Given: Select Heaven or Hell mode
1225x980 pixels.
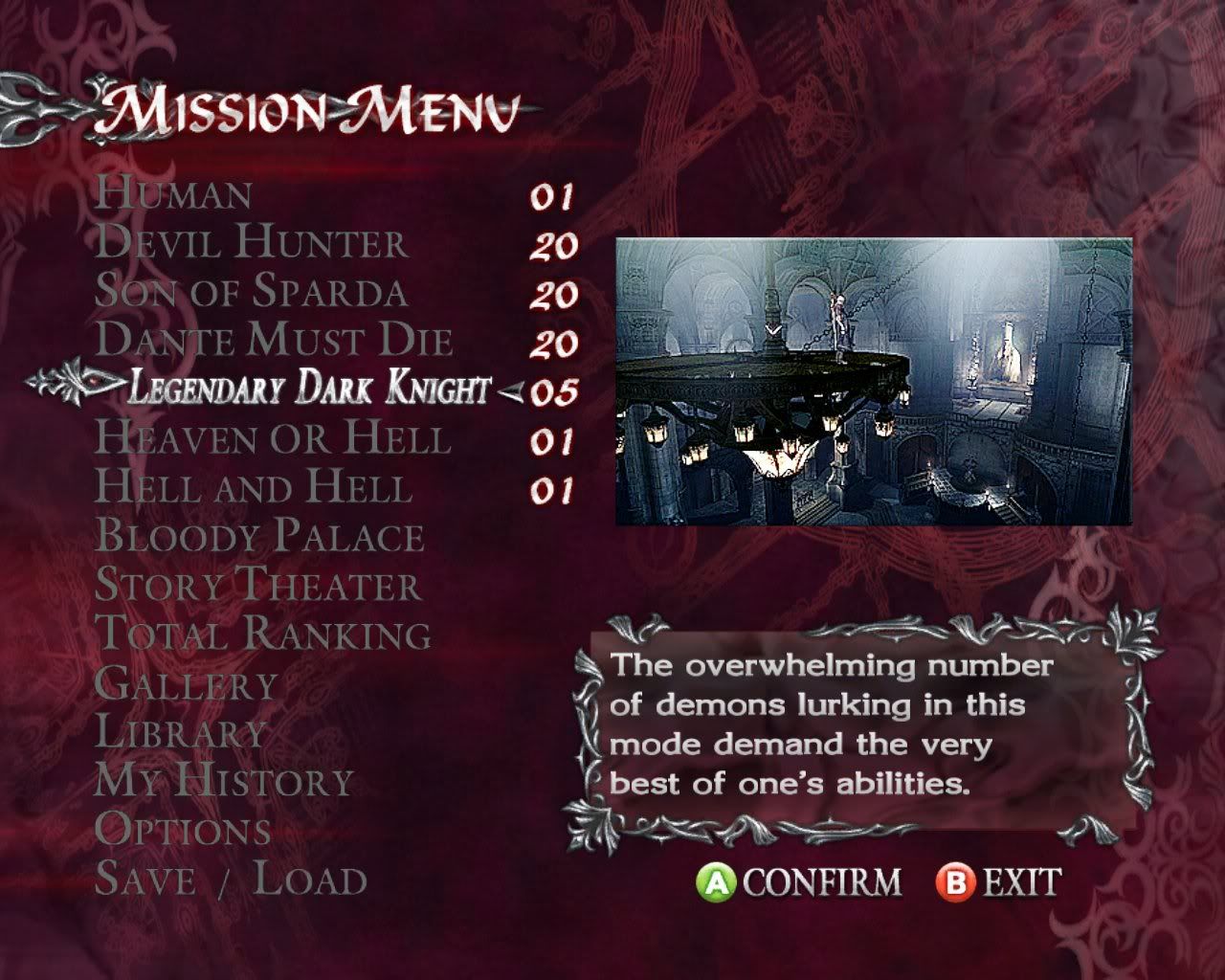Looking at the screenshot, I should pyautogui.click(x=273, y=438).
